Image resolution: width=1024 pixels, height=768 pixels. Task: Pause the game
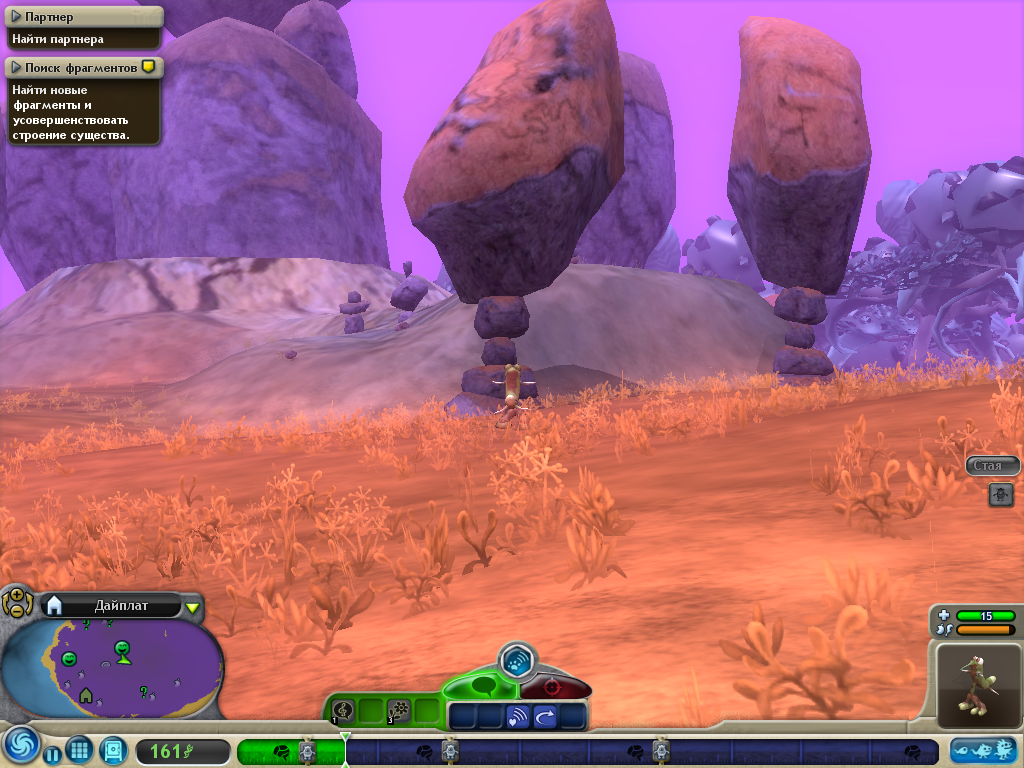point(52,755)
